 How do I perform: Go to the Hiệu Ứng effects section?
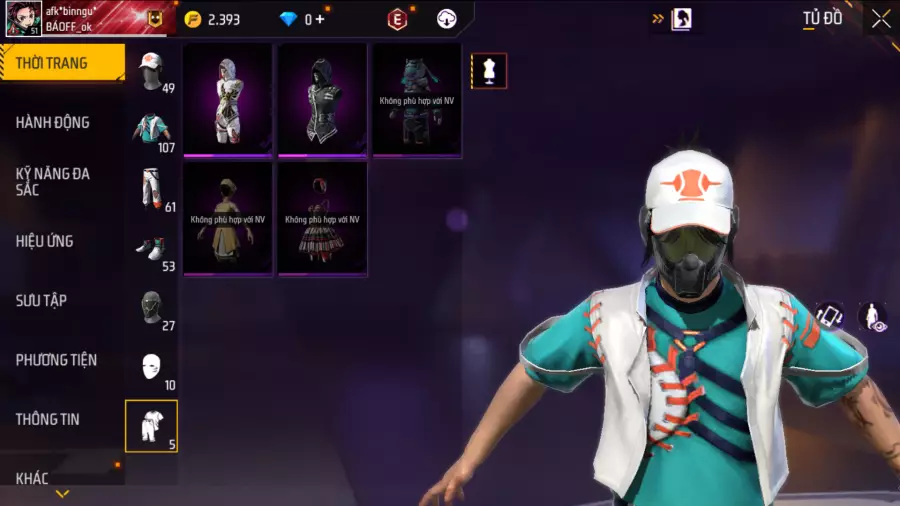(x=62, y=241)
